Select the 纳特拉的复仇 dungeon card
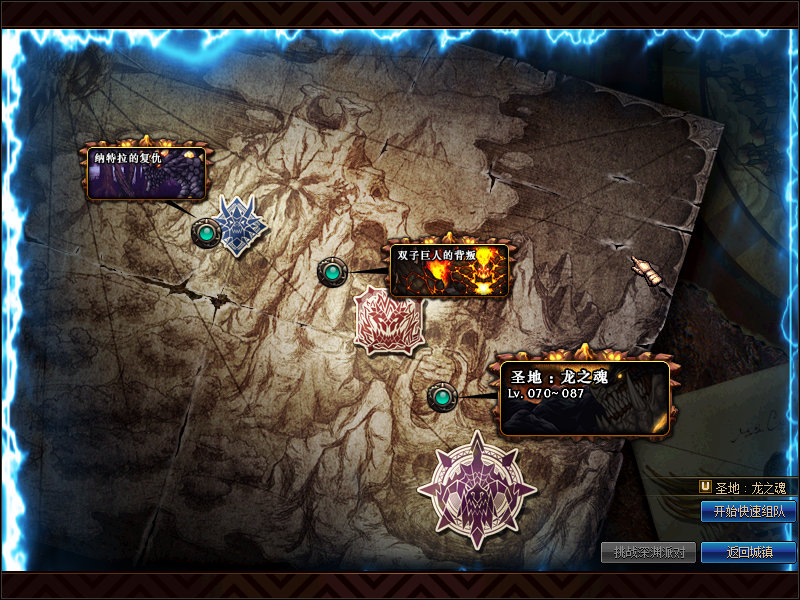 click(146, 173)
